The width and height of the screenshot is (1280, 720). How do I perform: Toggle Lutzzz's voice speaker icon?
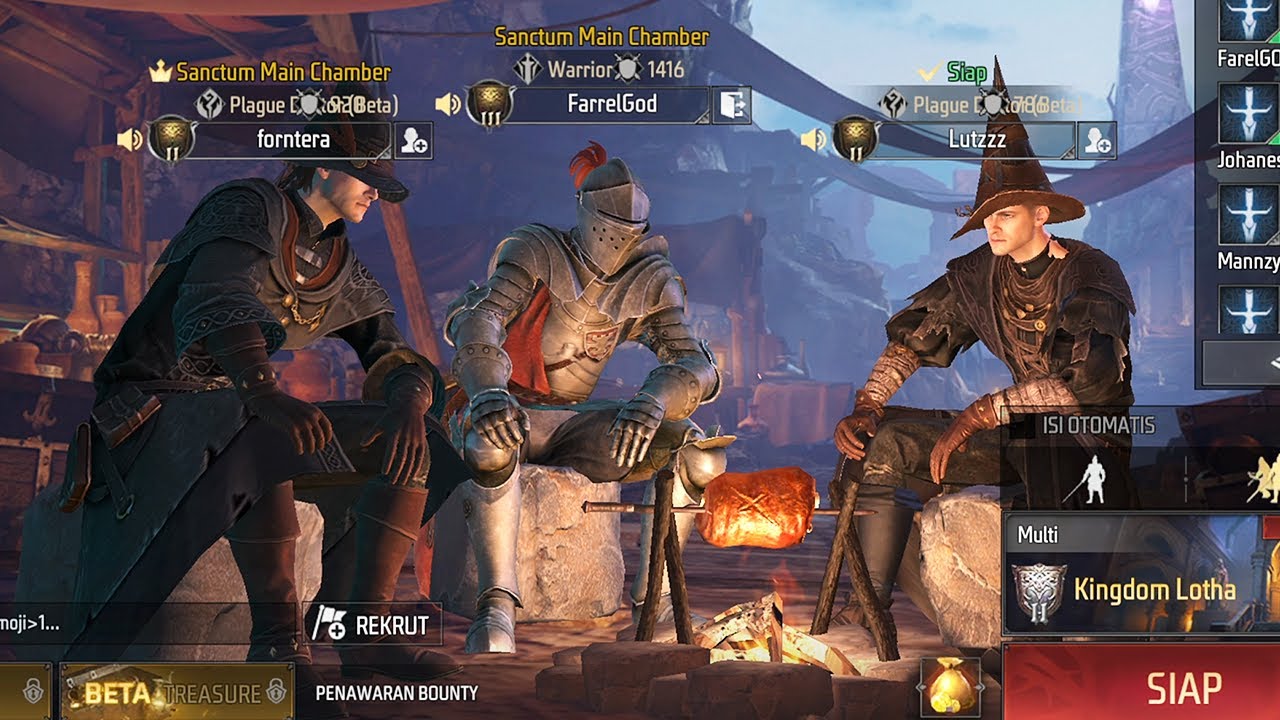(814, 139)
